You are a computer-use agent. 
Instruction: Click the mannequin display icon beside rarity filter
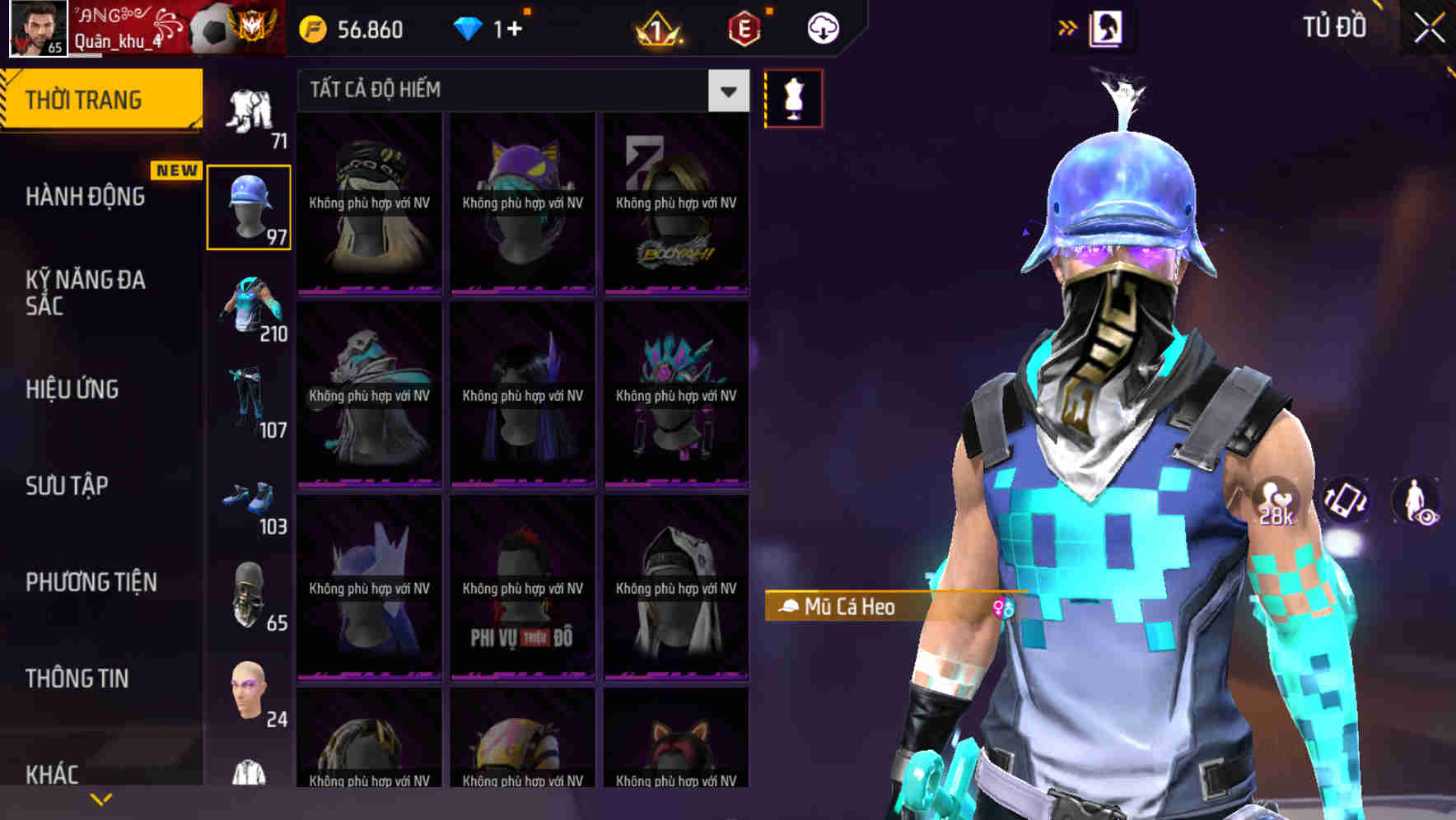[793, 98]
